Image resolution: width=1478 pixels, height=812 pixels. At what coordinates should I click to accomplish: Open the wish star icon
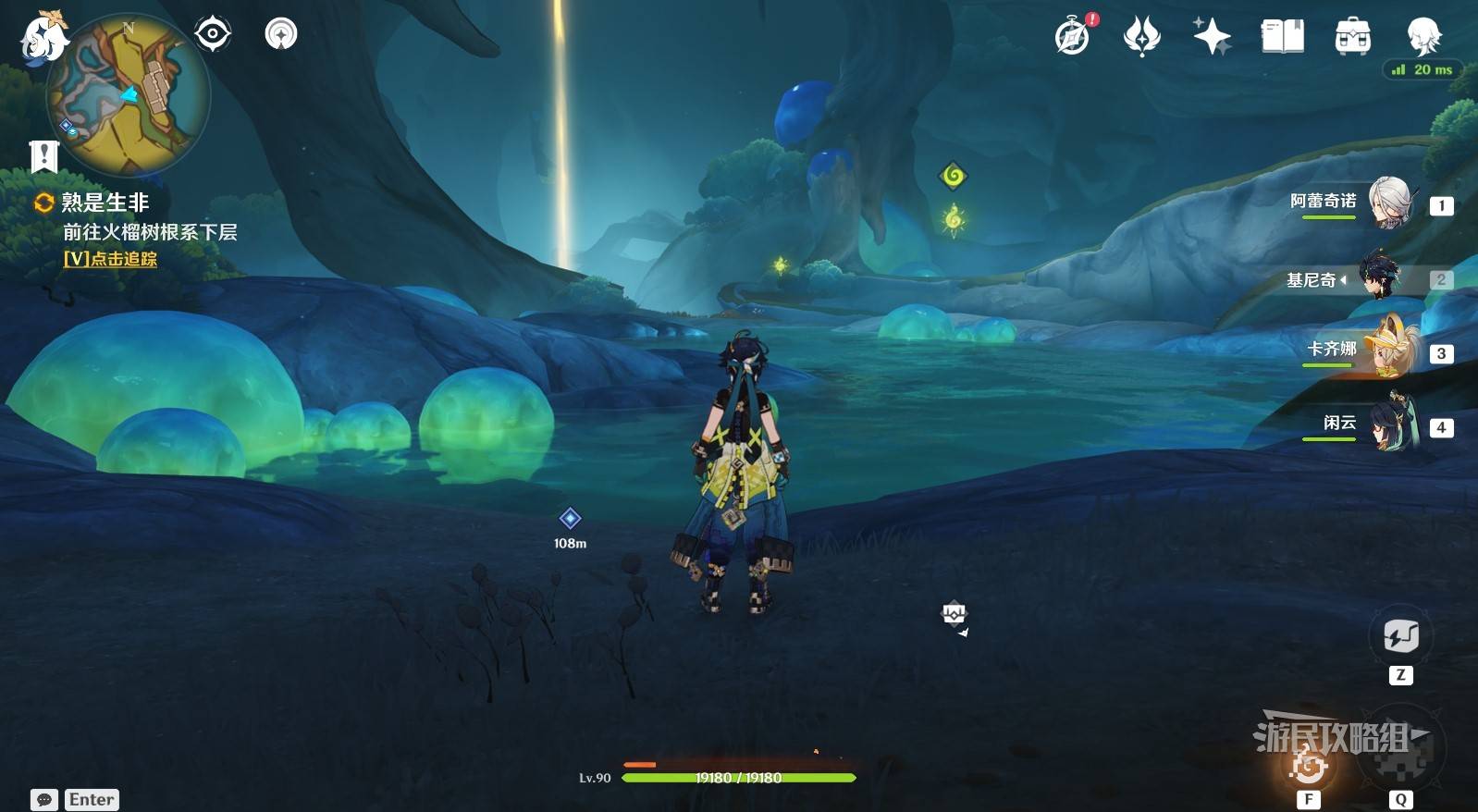pyautogui.click(x=1212, y=36)
